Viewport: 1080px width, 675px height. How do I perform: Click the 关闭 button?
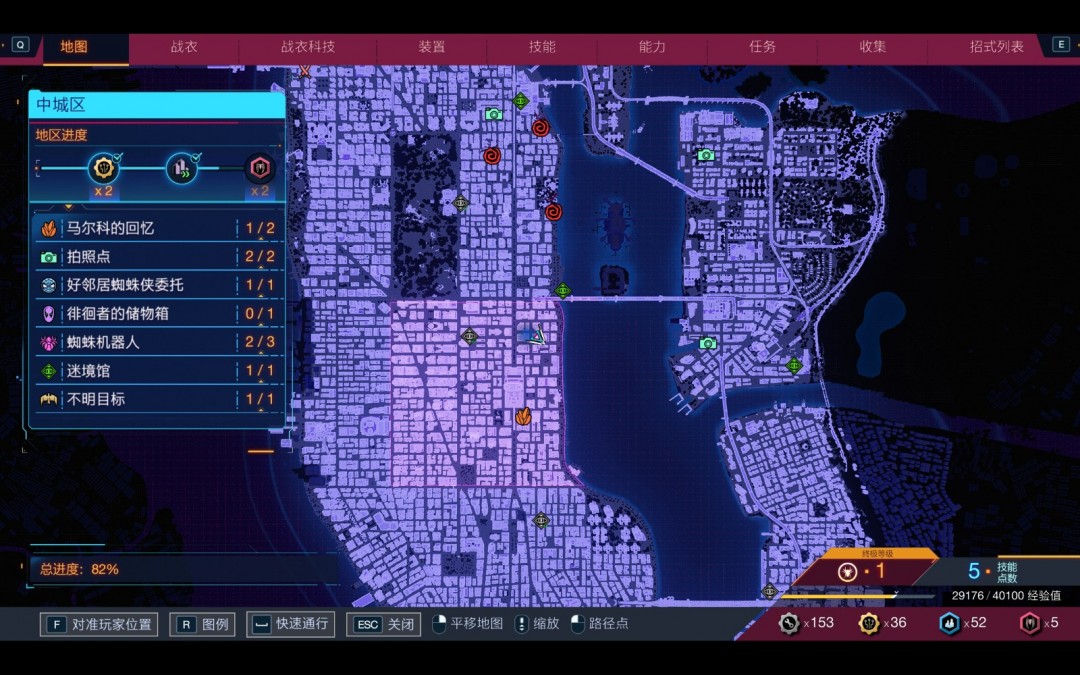384,625
